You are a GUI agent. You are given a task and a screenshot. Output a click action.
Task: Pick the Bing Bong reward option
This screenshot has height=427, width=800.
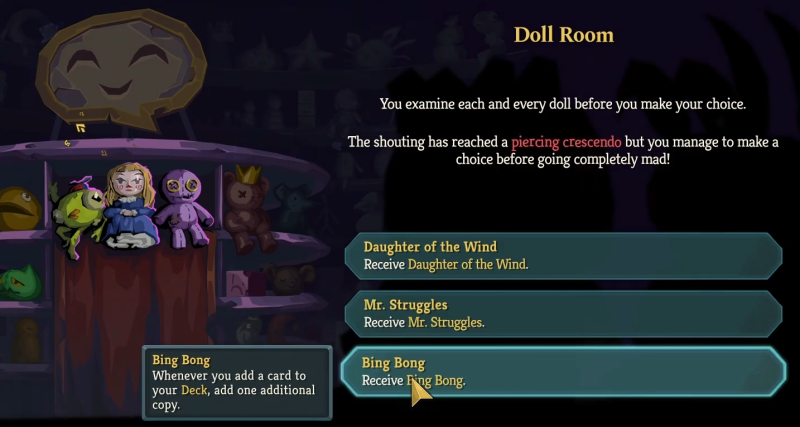pos(563,371)
